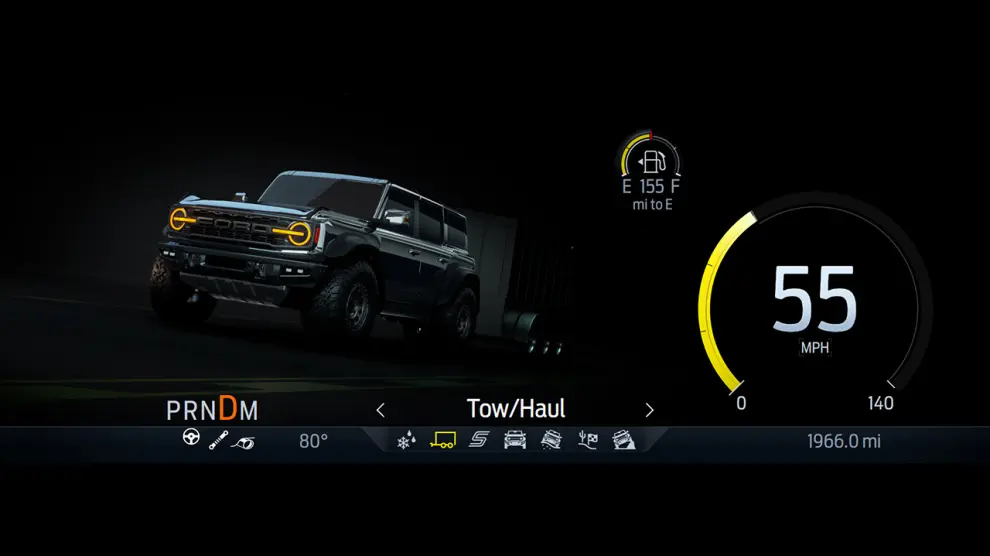Open the steering wheel setting icon
Image resolution: width=990 pixels, height=556 pixels.
191,438
